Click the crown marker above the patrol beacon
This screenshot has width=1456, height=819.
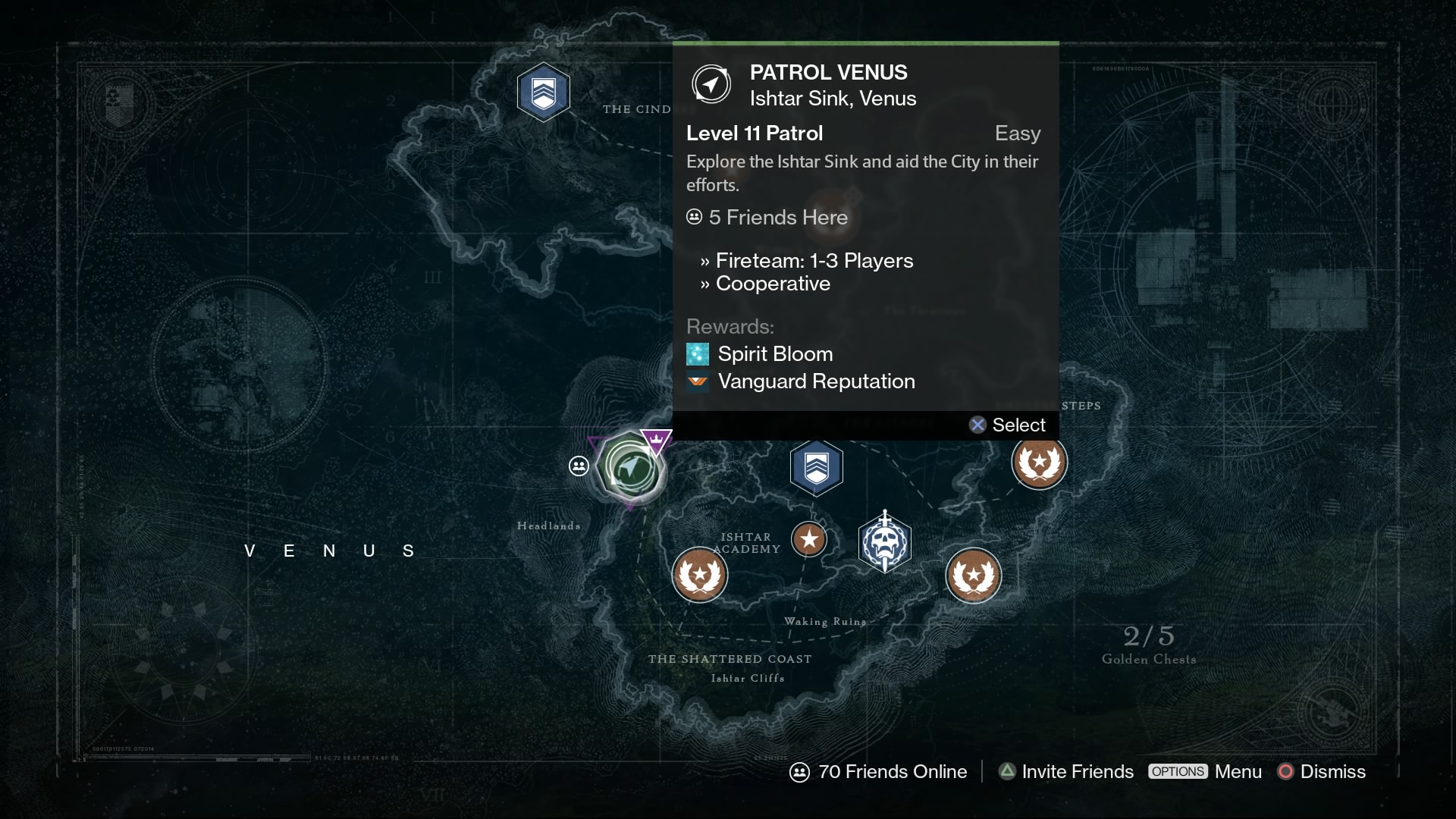tap(655, 441)
